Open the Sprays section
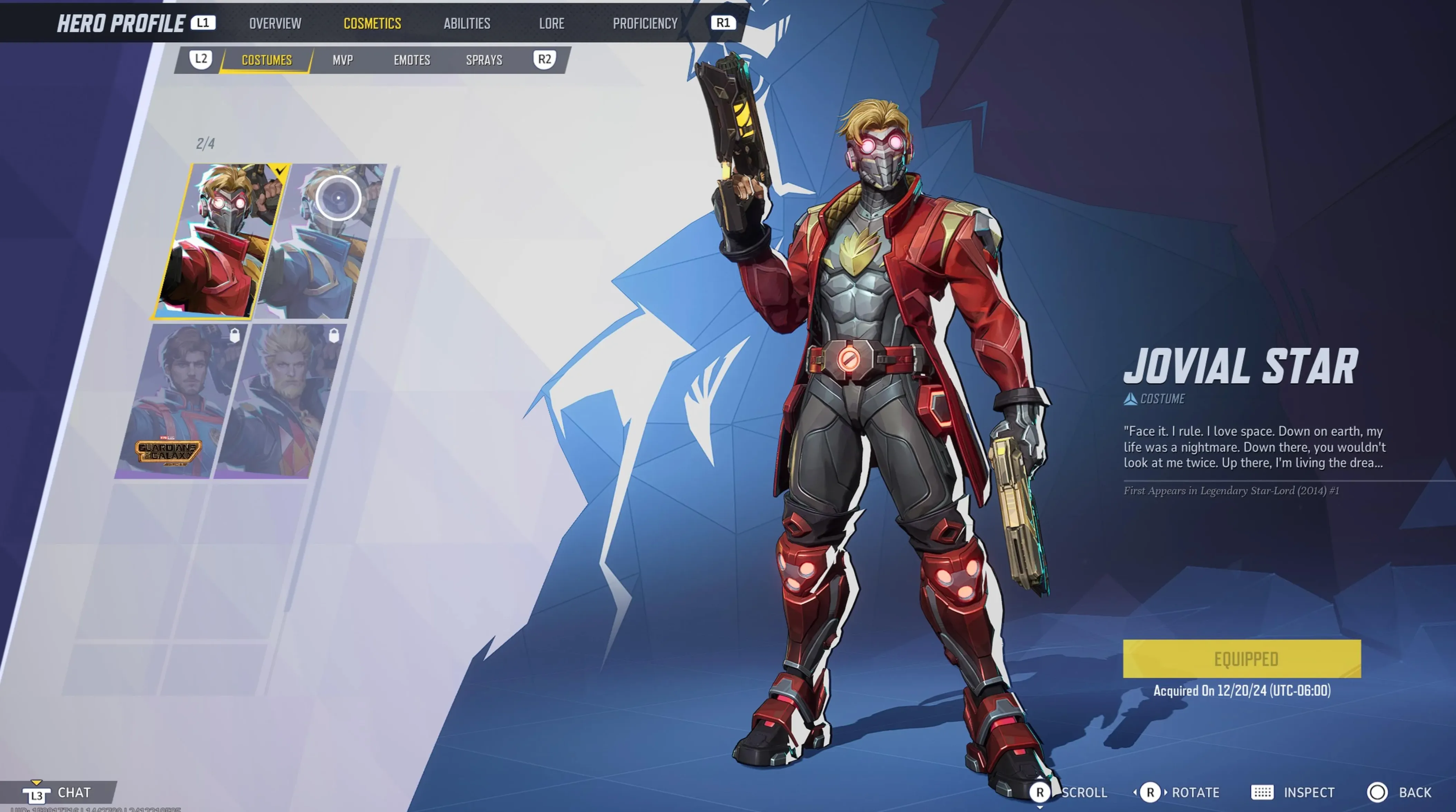This screenshot has height=812, width=1456. coord(484,59)
